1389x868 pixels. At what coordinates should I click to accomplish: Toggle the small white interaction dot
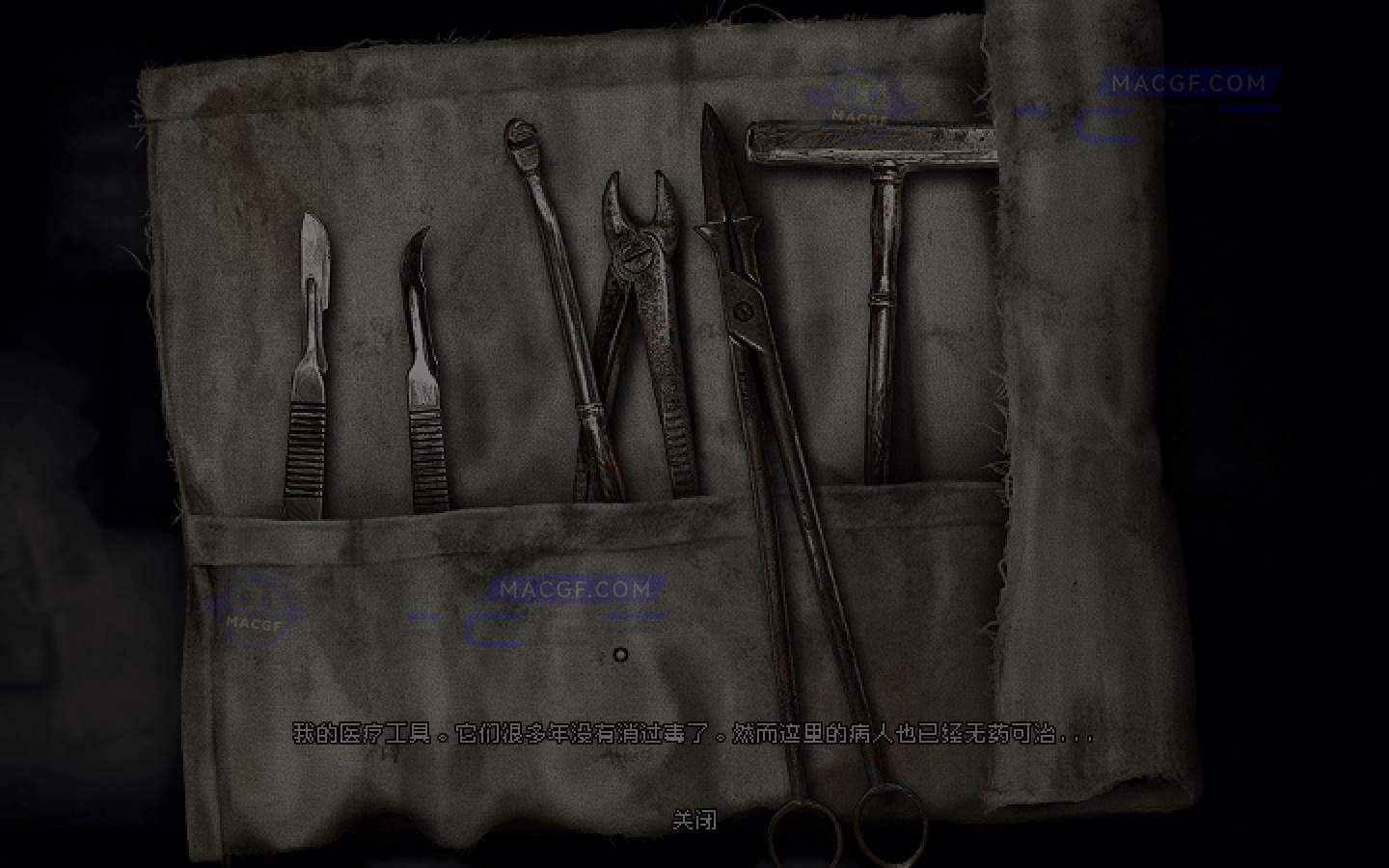pyautogui.click(x=620, y=655)
